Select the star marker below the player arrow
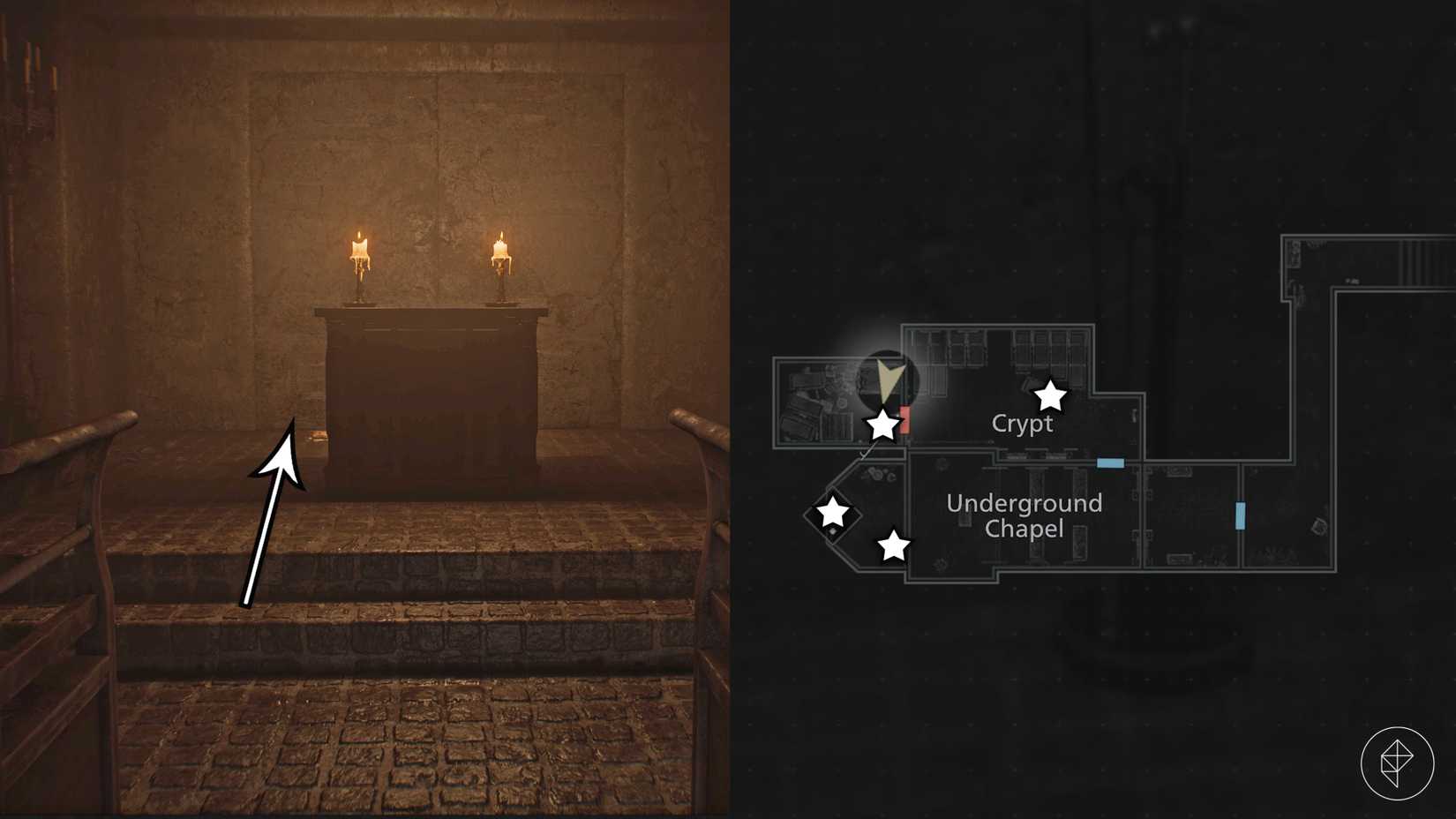This screenshot has height=819, width=1456. pyautogui.click(x=882, y=425)
